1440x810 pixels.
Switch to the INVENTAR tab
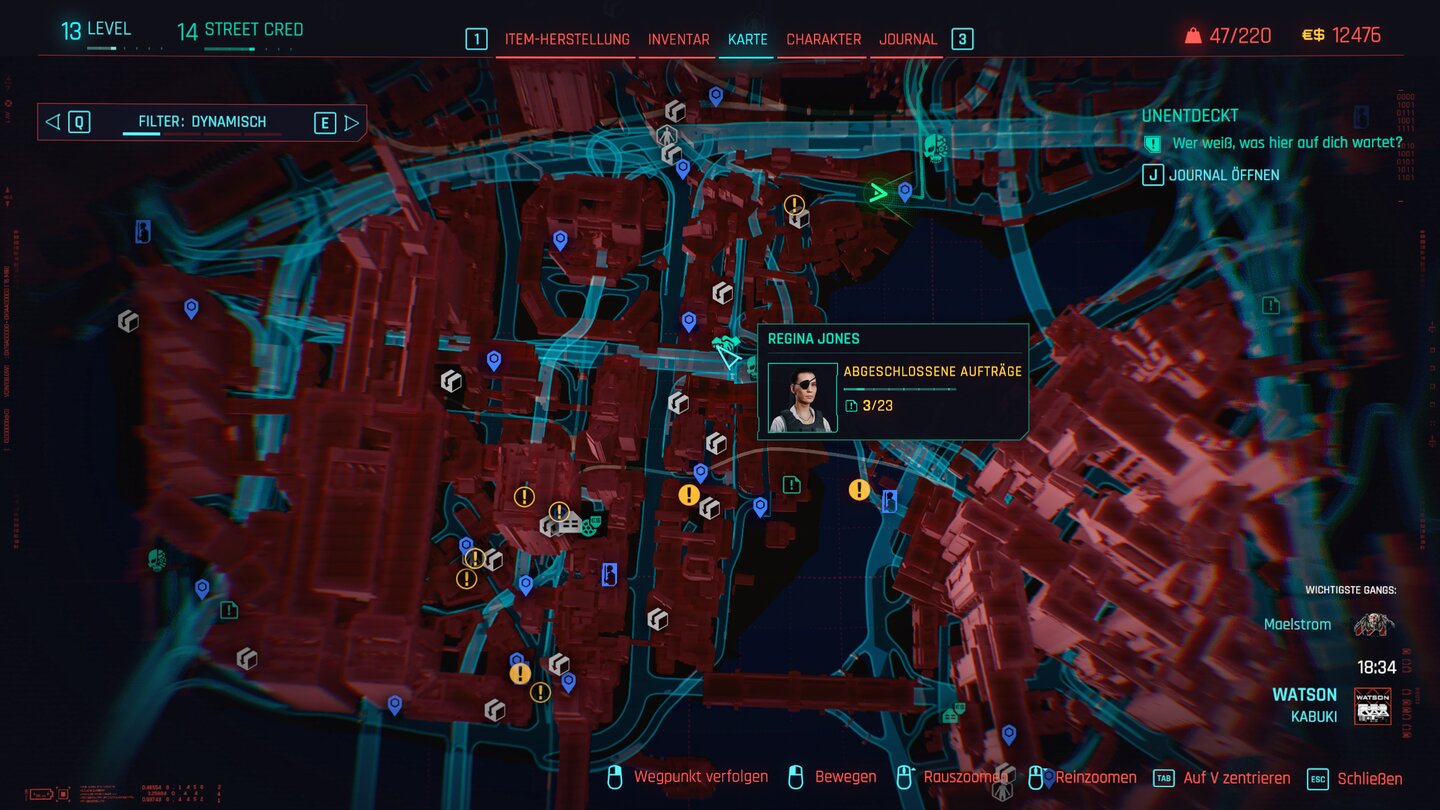[x=678, y=40]
